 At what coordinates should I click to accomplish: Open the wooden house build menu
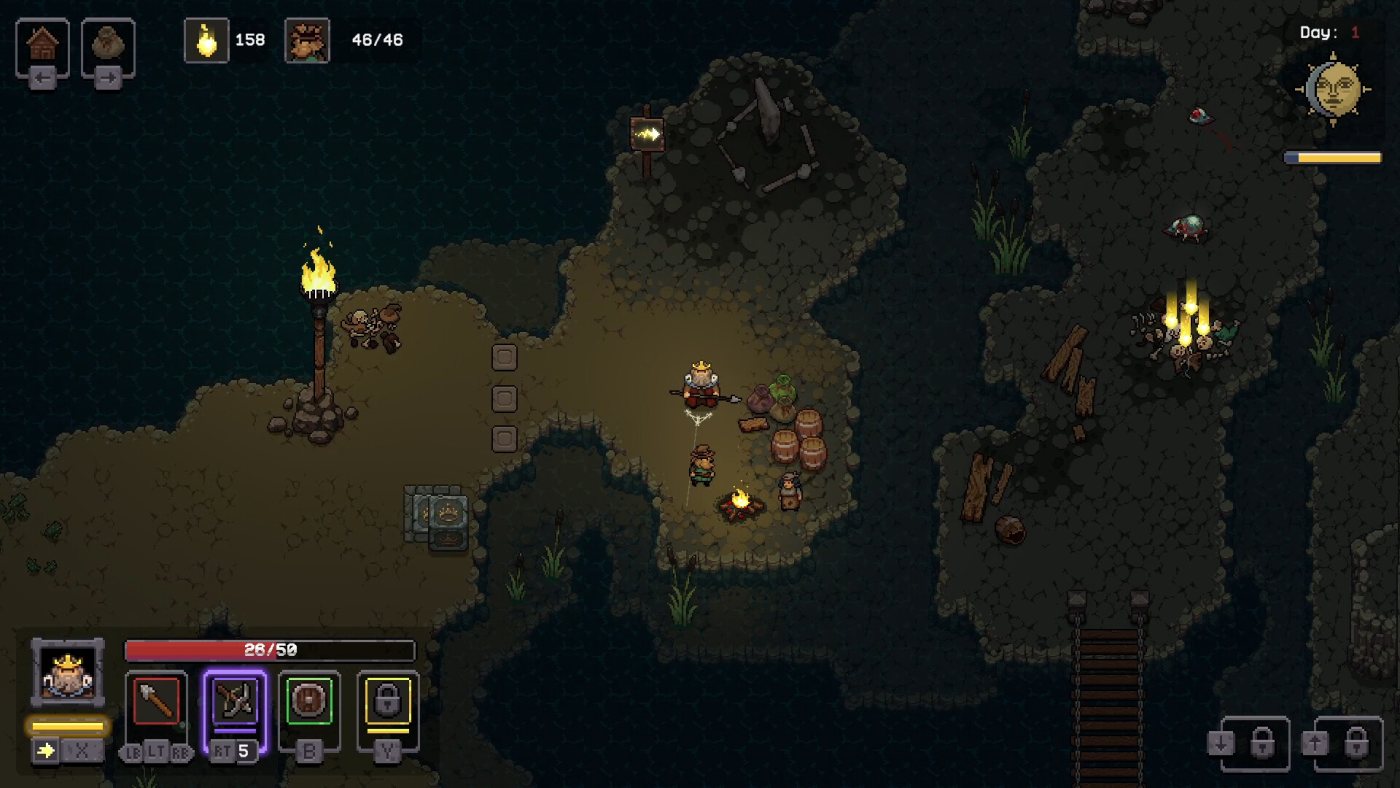42,45
